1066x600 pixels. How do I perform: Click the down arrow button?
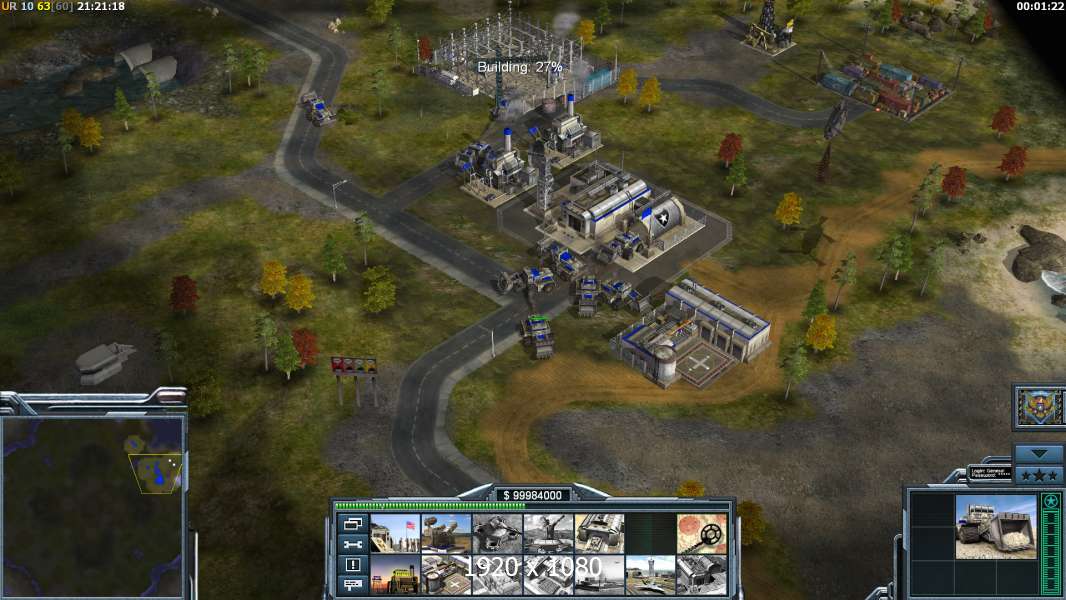[1038, 452]
